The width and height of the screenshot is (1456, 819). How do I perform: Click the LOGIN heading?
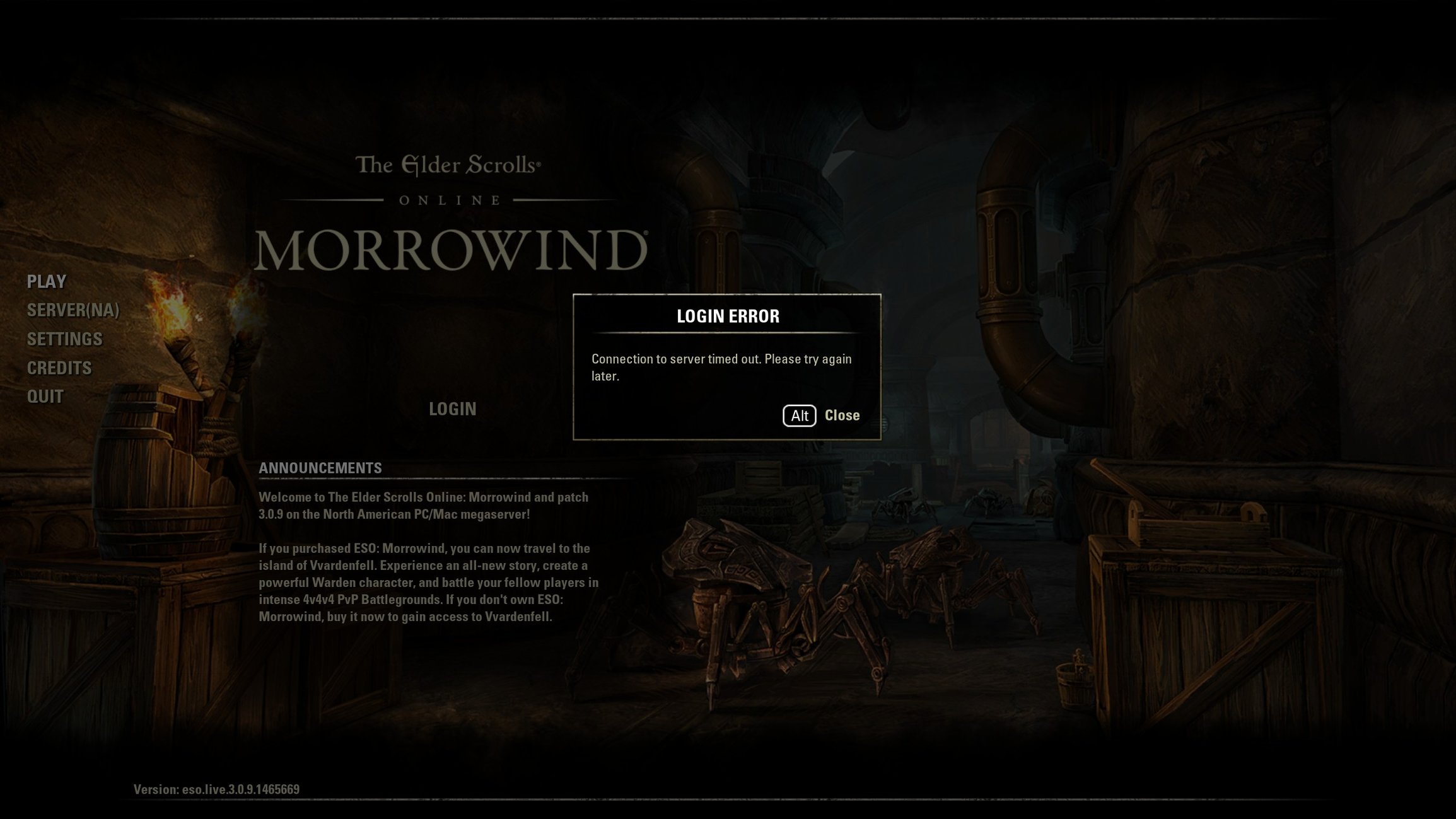[x=452, y=409]
